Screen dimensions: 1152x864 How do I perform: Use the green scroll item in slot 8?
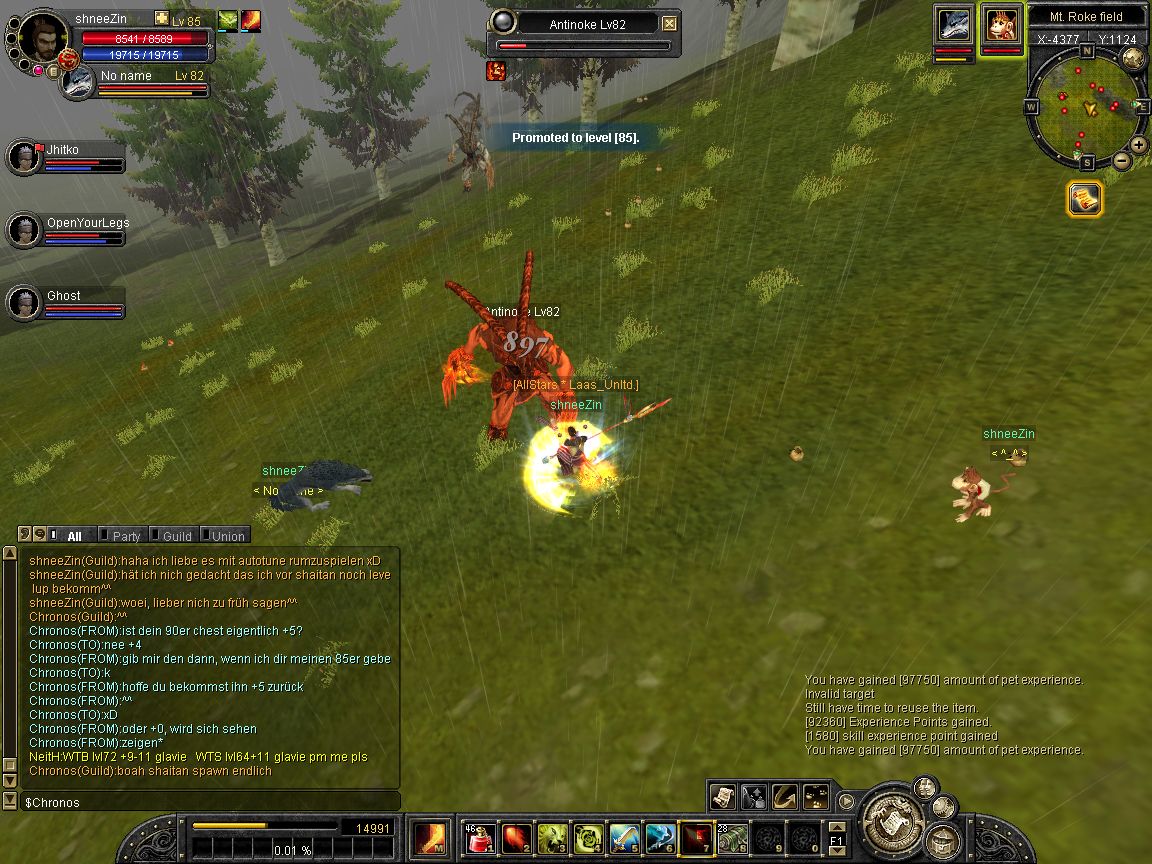coord(733,838)
